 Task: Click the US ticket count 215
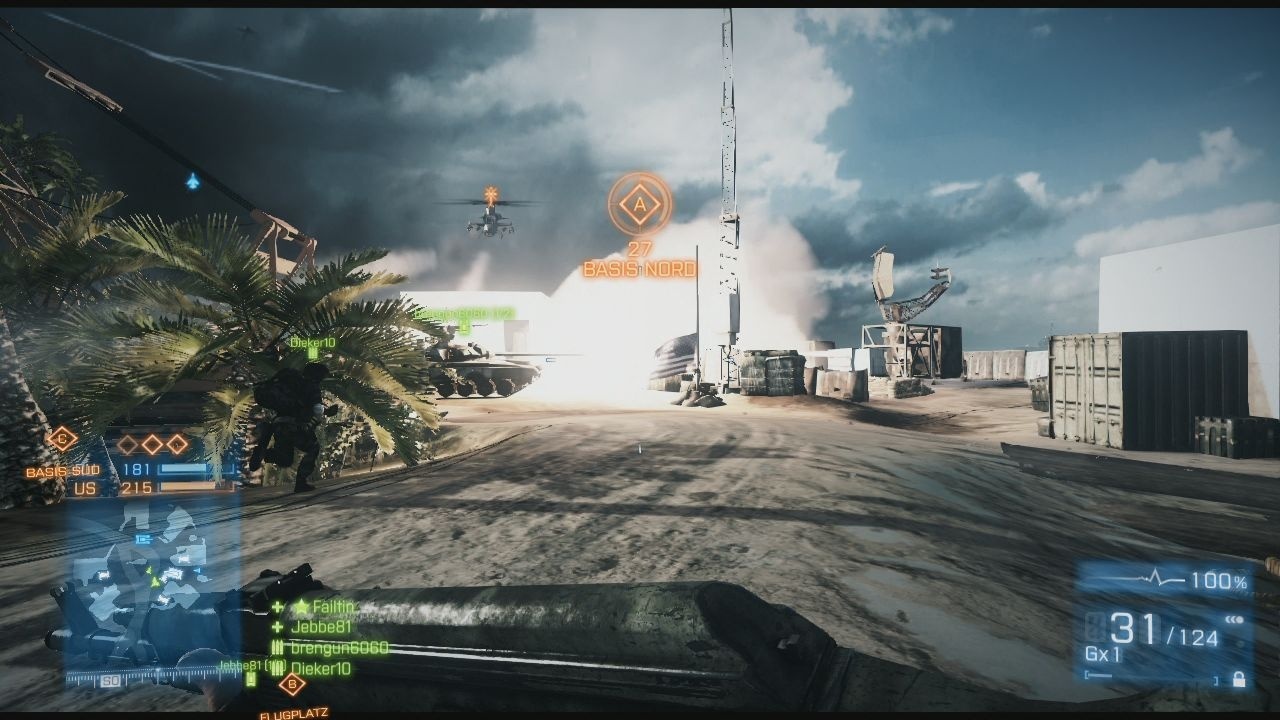[x=138, y=488]
